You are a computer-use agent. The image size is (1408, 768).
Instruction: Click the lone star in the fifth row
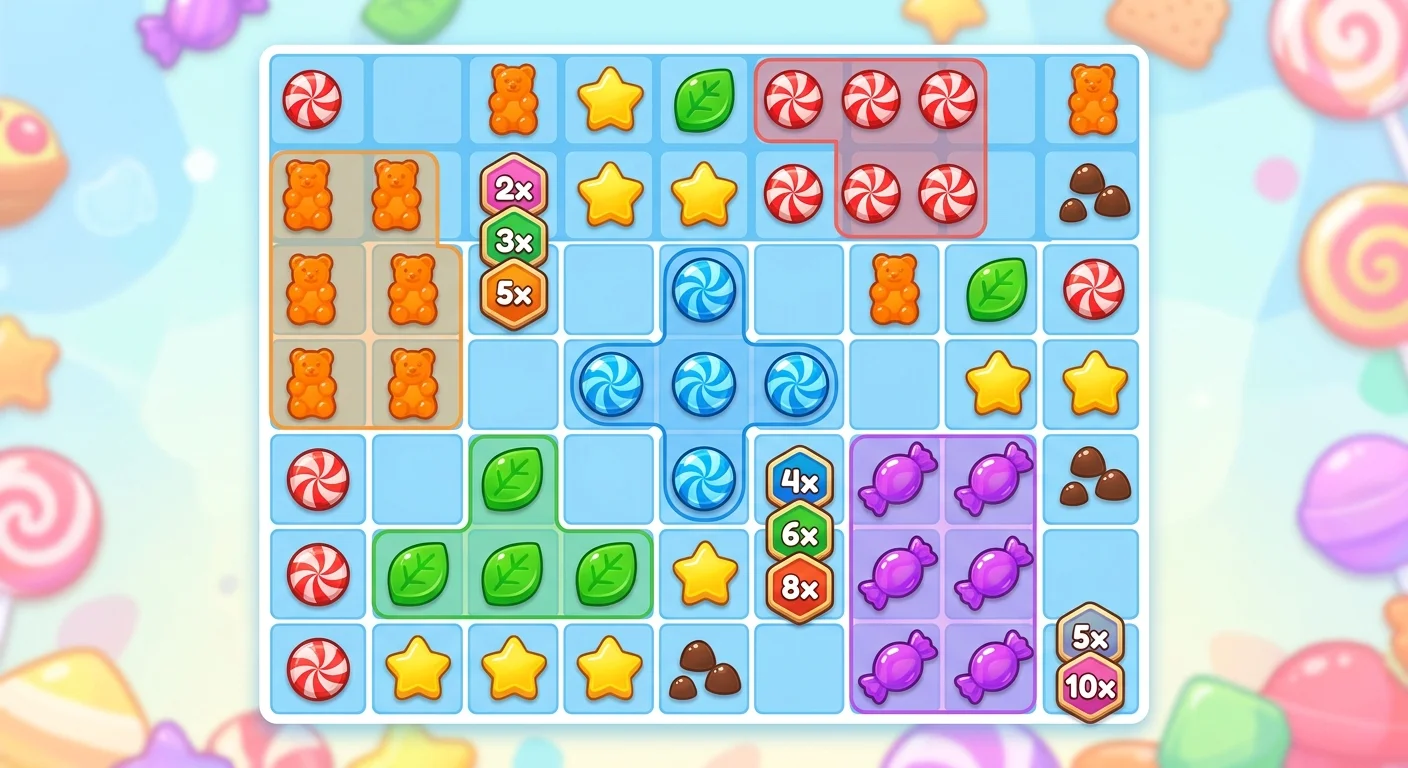(703, 573)
